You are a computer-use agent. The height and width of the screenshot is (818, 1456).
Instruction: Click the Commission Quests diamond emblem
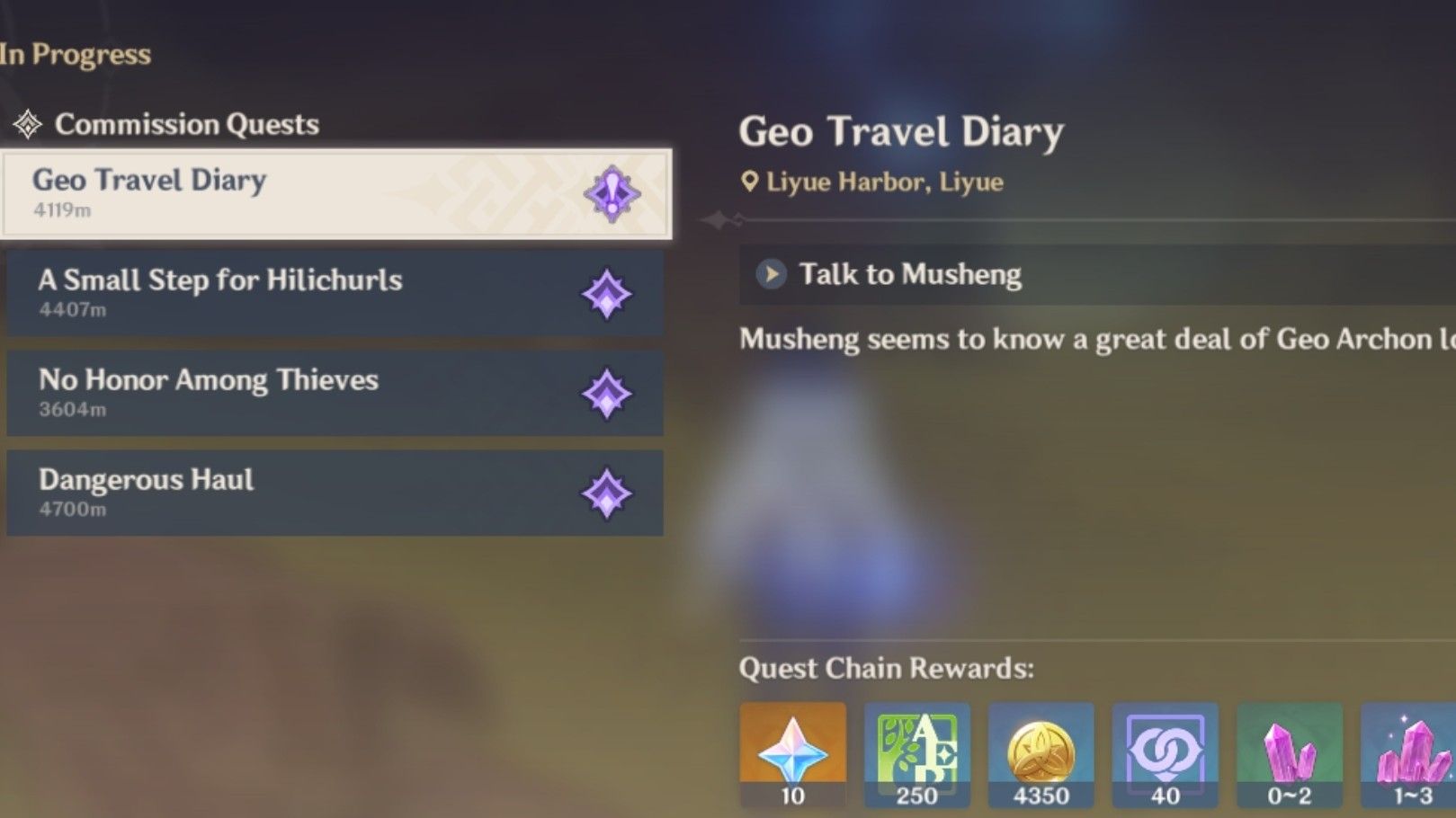(x=30, y=123)
